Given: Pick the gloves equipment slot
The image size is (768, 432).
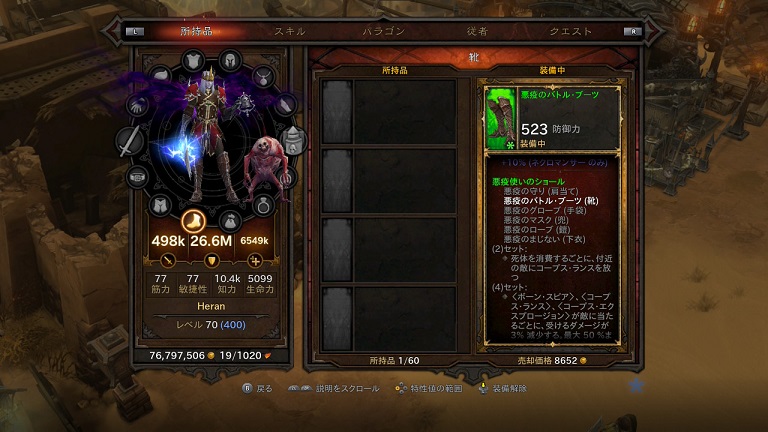Looking at the screenshot, I should (x=137, y=104).
